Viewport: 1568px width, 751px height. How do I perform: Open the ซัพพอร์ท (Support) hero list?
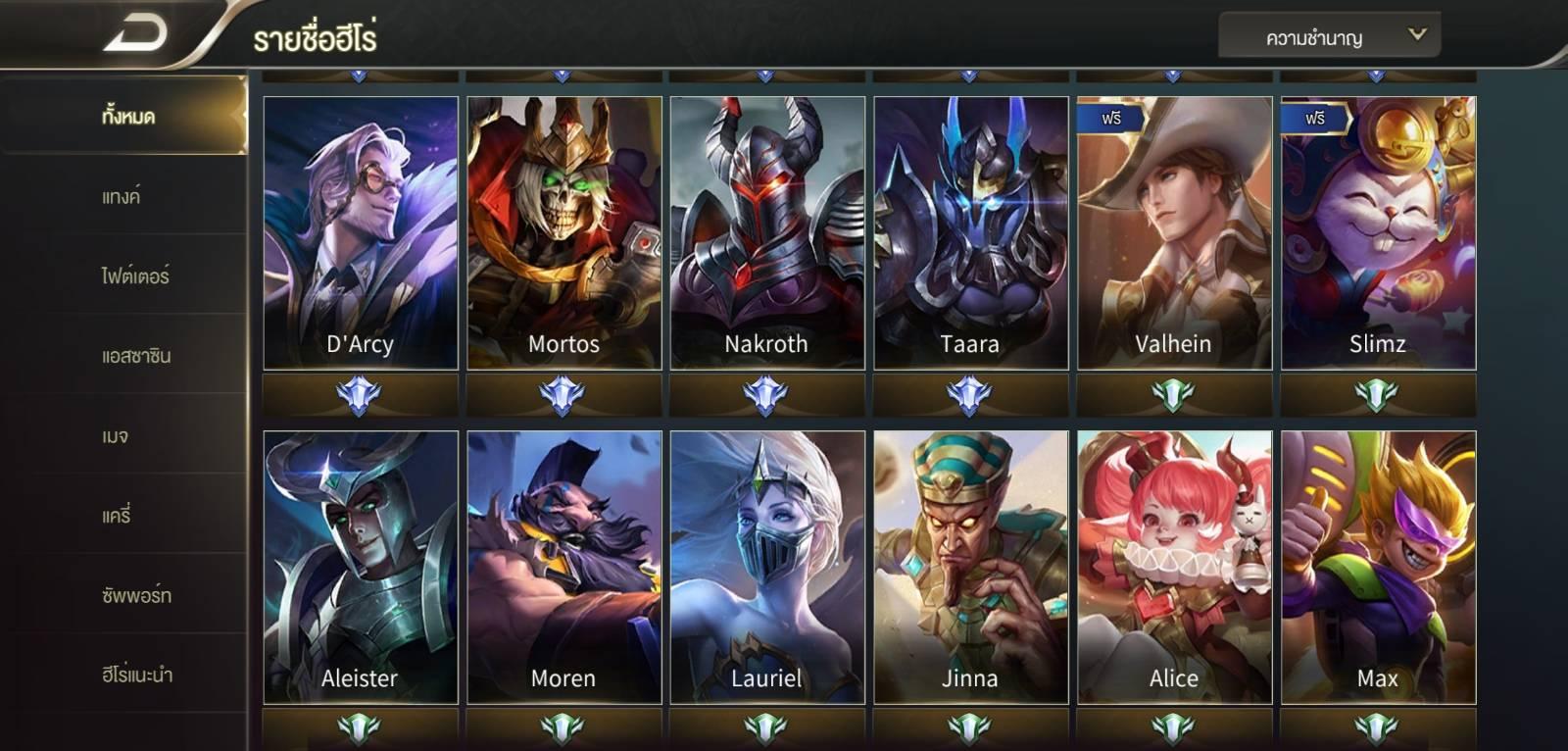[x=136, y=595]
